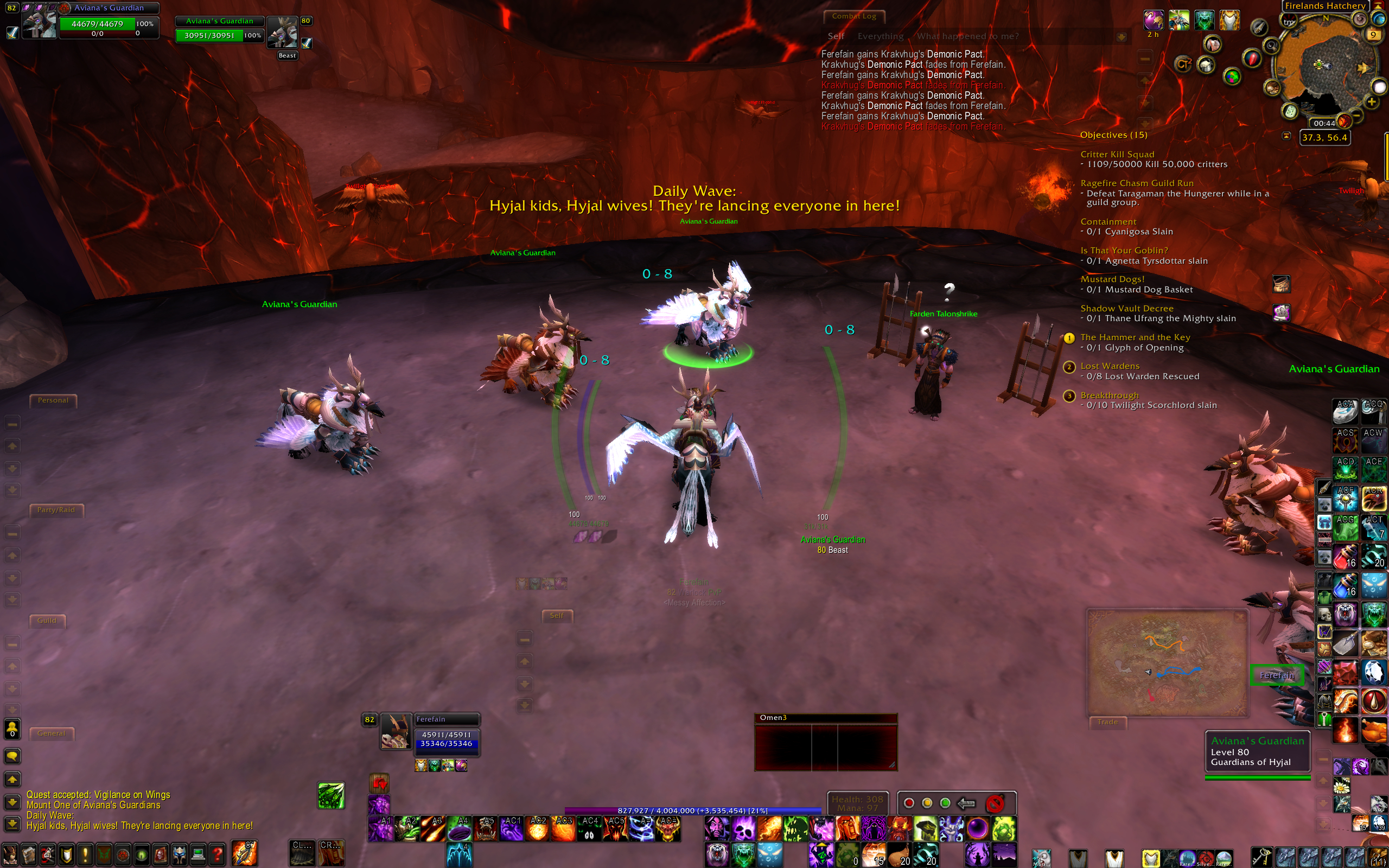This screenshot has width=1389, height=868.
Task: Click the green raid marker circle
Action: [945, 802]
